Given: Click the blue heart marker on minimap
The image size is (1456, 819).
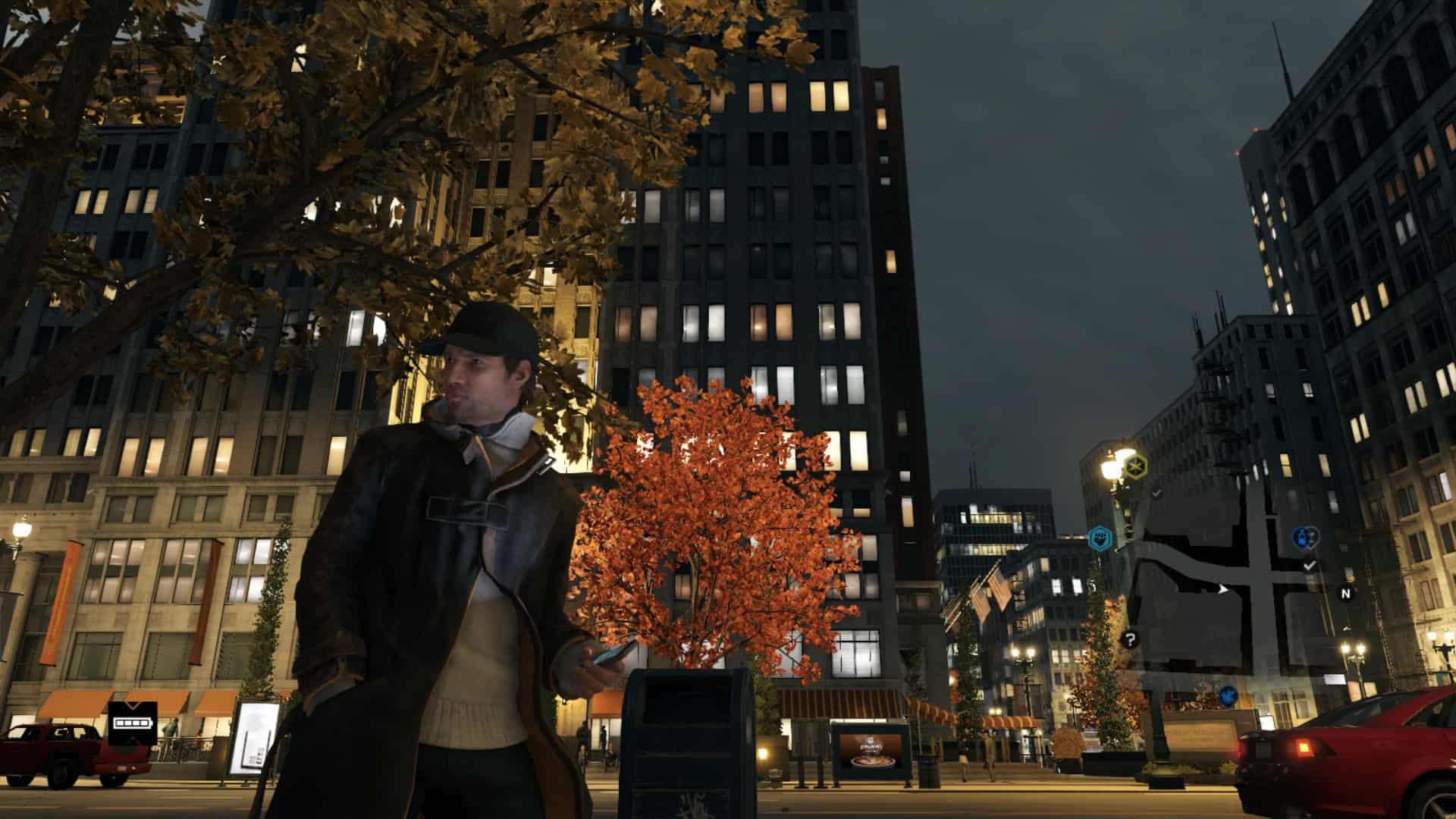Looking at the screenshot, I should (x=1304, y=538).
